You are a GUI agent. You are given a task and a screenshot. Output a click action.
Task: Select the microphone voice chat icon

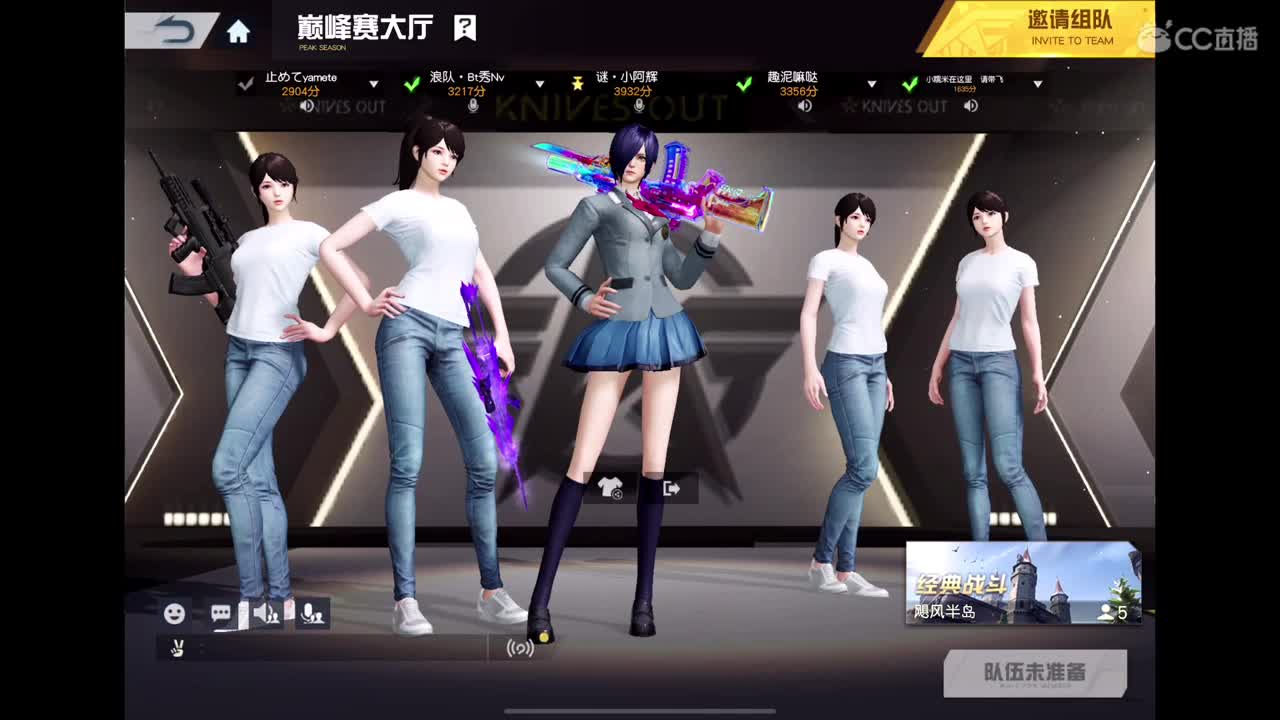[x=310, y=613]
